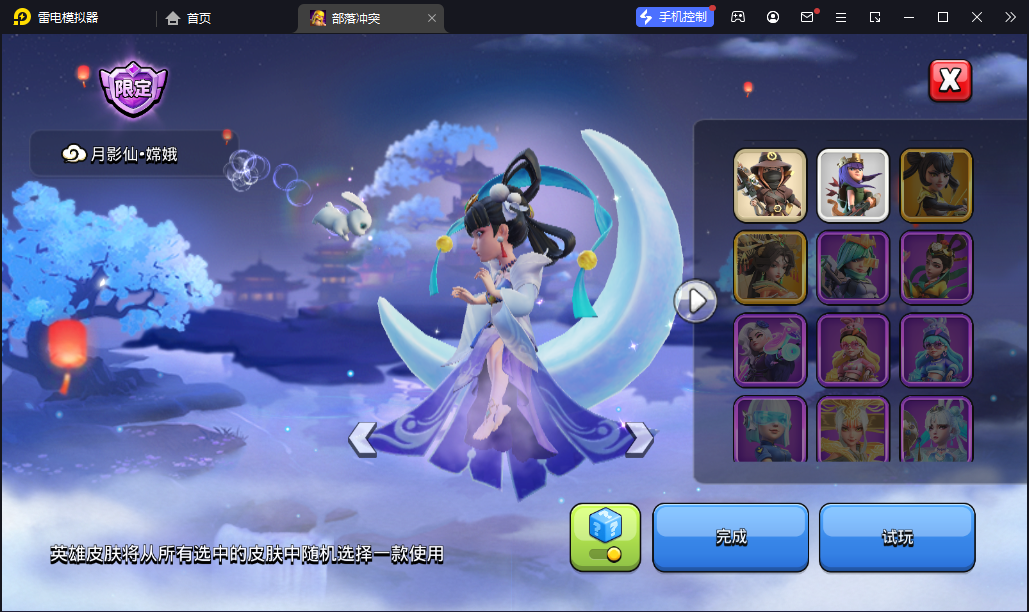Screen dimensions: 1029x612
Task: Open the 首页 home tab in emulator
Action: tap(189, 18)
